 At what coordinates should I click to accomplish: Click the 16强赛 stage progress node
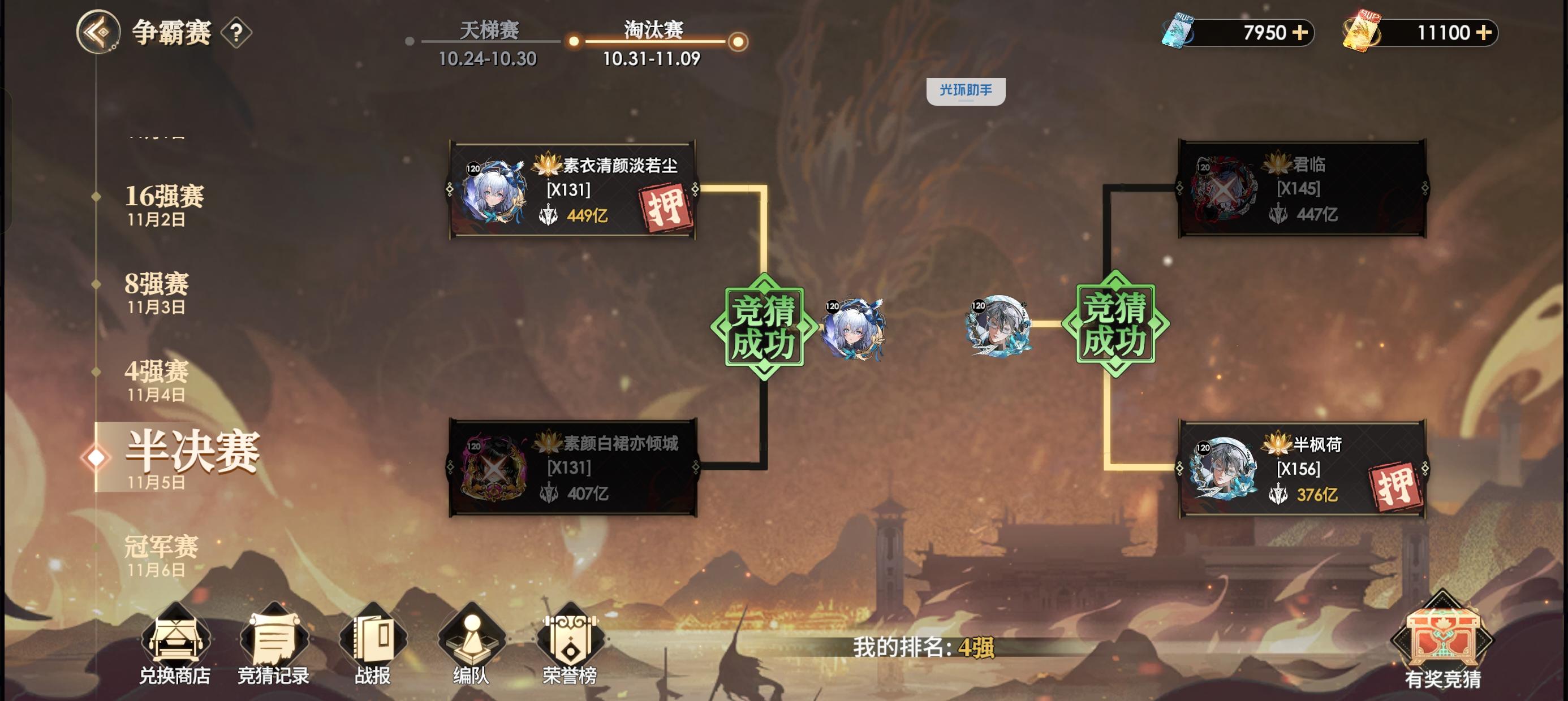[x=165, y=198]
